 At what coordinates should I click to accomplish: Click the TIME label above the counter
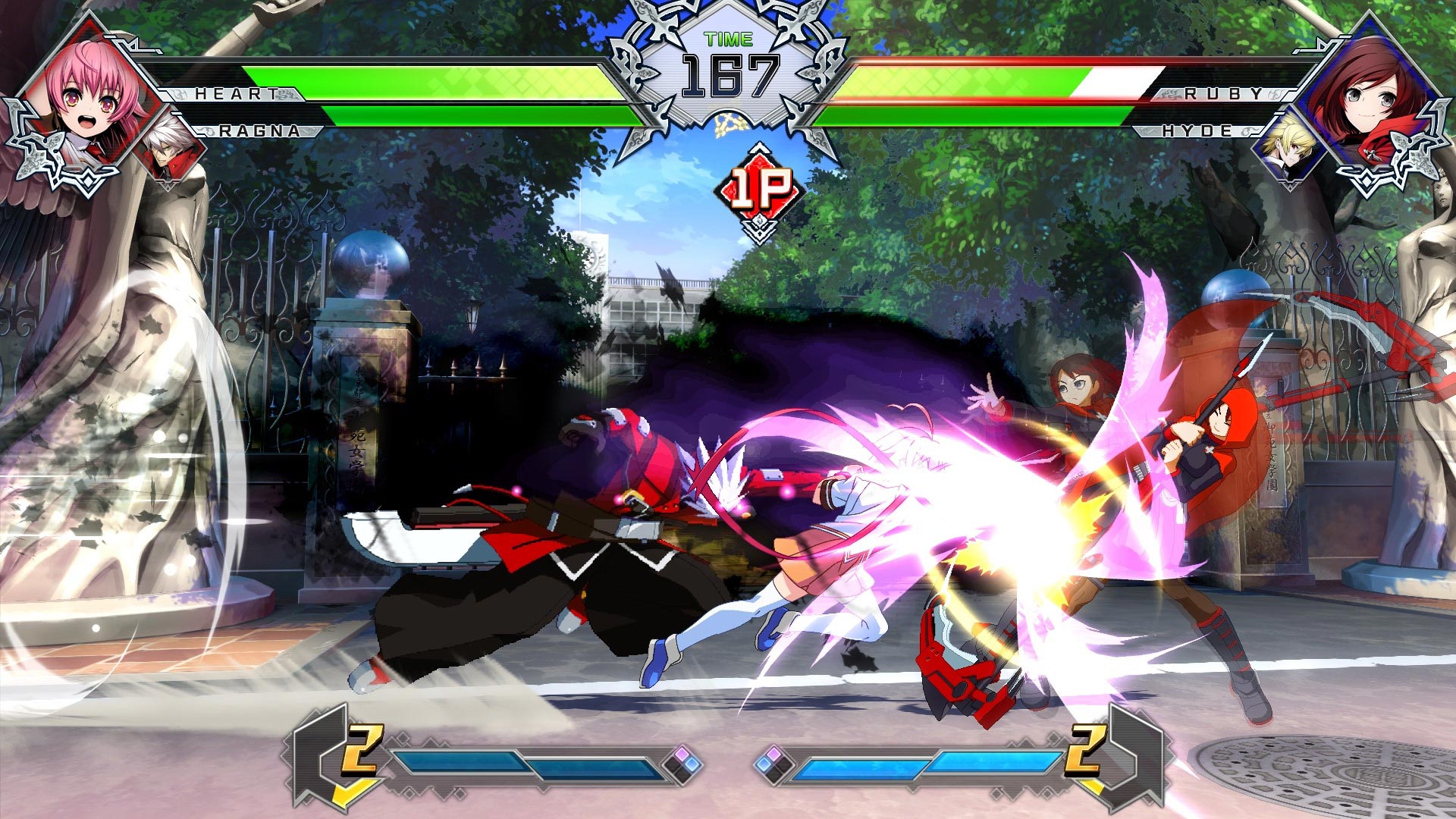pos(726,40)
